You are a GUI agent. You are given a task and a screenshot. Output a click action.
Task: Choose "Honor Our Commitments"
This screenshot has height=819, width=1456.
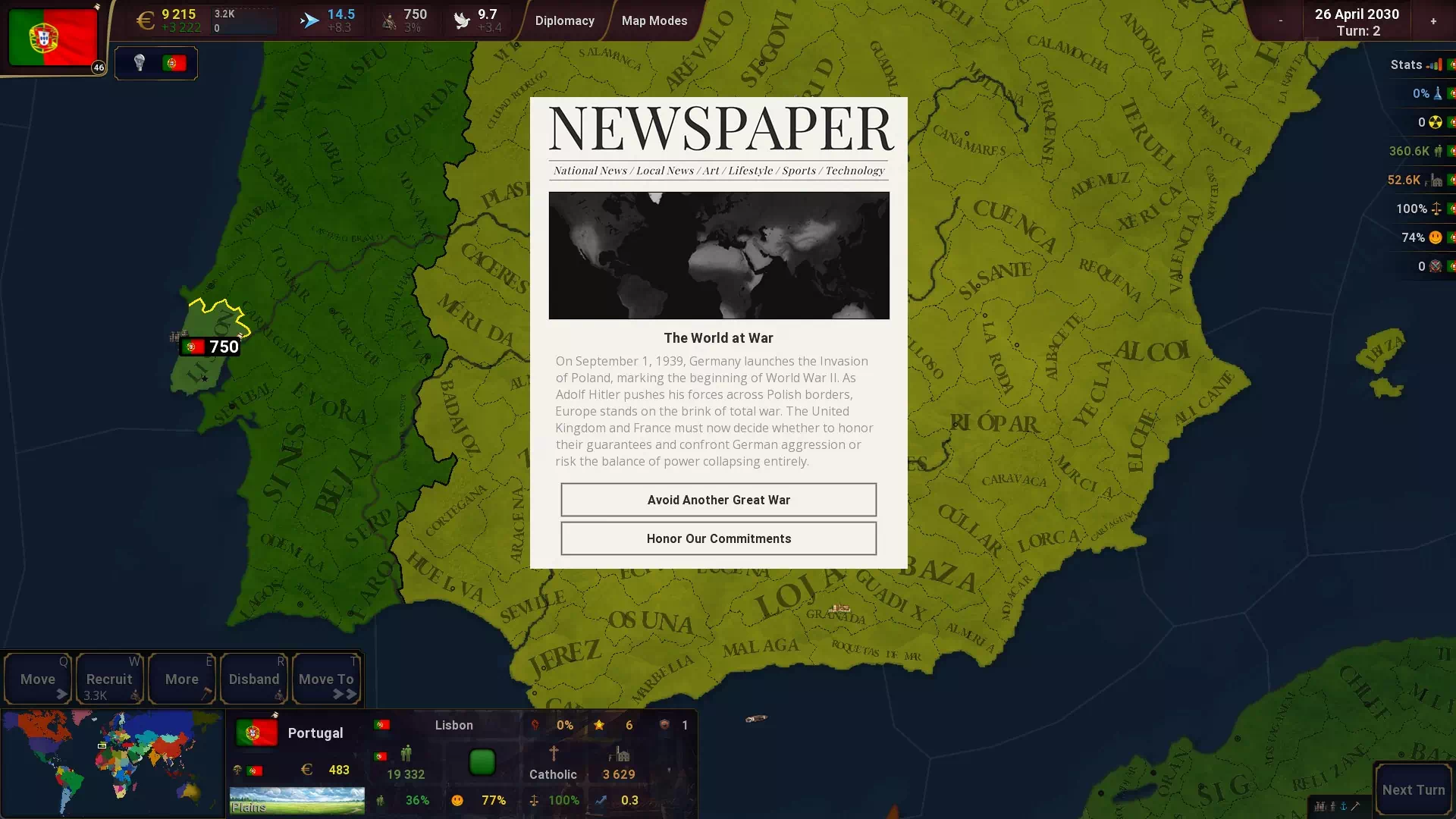[718, 538]
